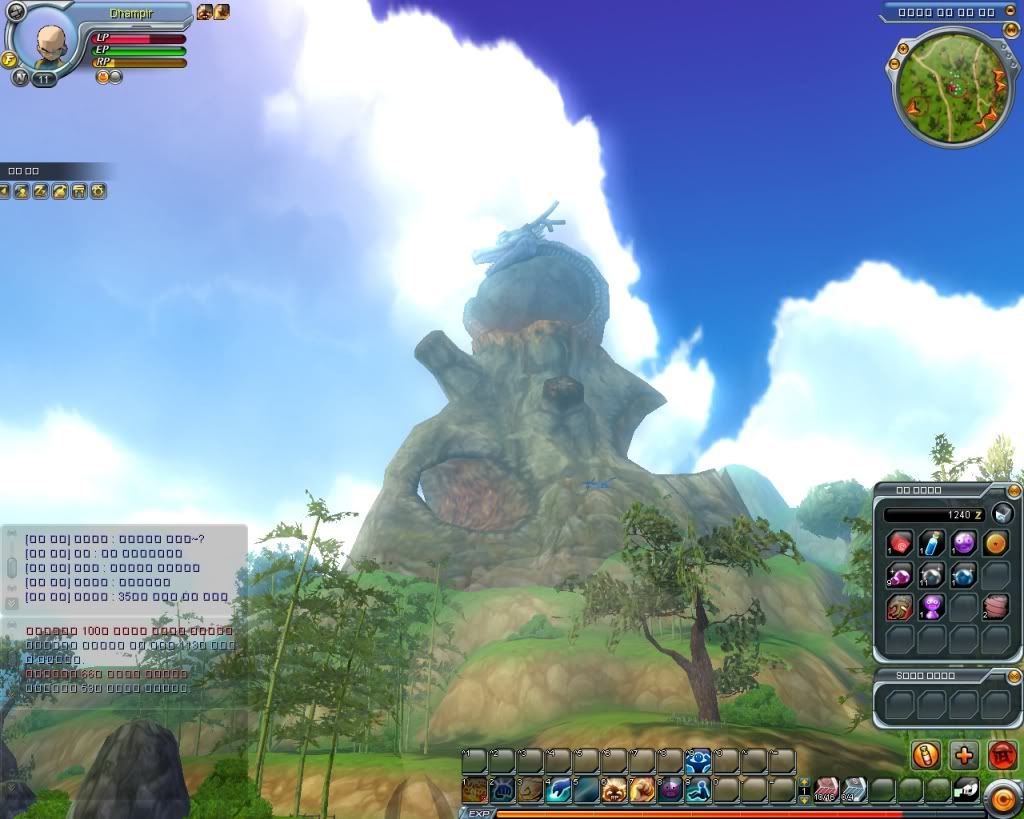Use the purple face item in hotbar
1024x819 pixels.
670,790
